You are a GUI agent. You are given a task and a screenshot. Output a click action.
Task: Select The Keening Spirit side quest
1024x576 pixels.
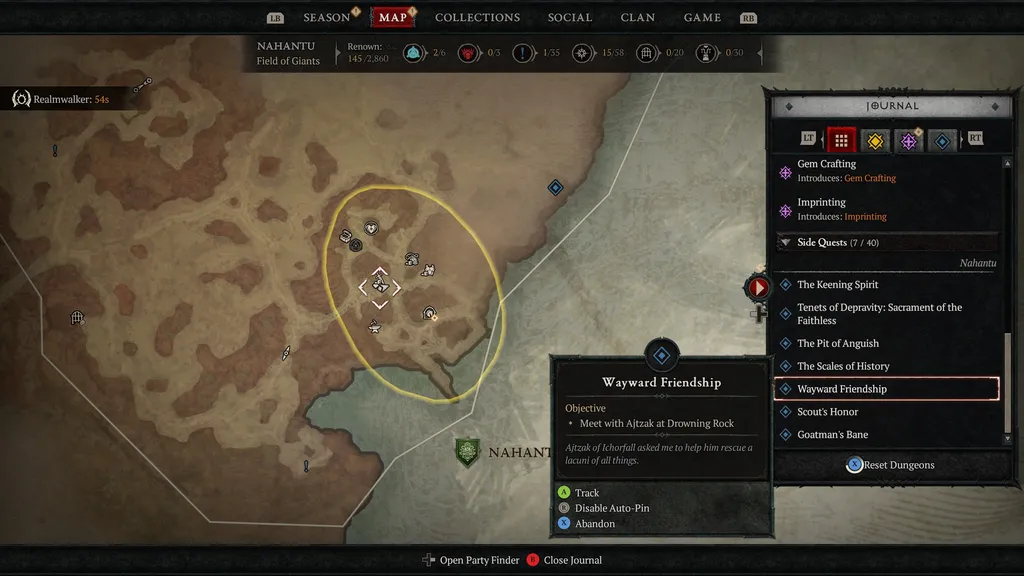point(838,285)
